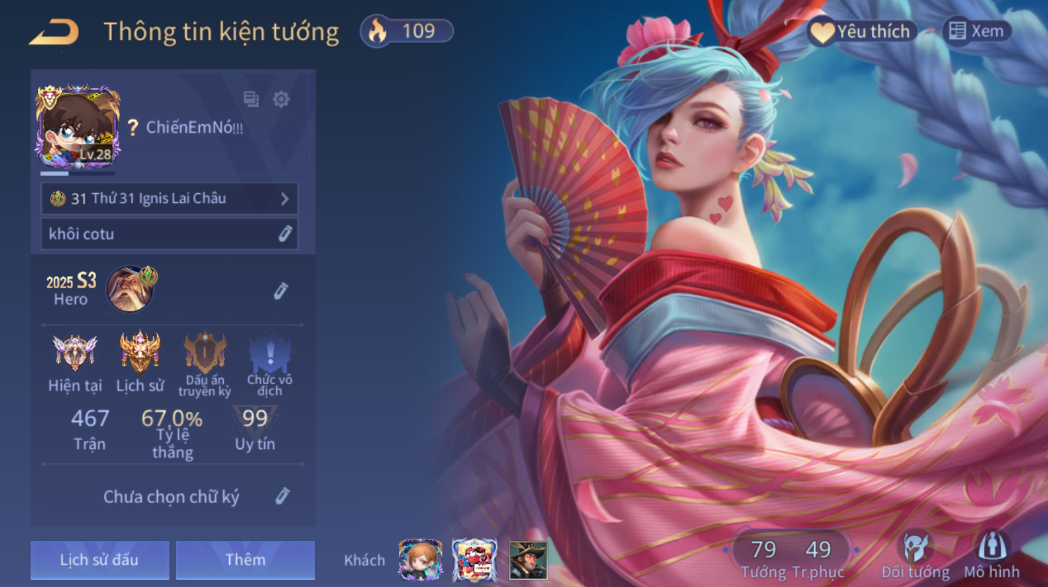1048x587 pixels.
Task: Edit the Chưa chọn chữ ký signature
Action: (282, 496)
